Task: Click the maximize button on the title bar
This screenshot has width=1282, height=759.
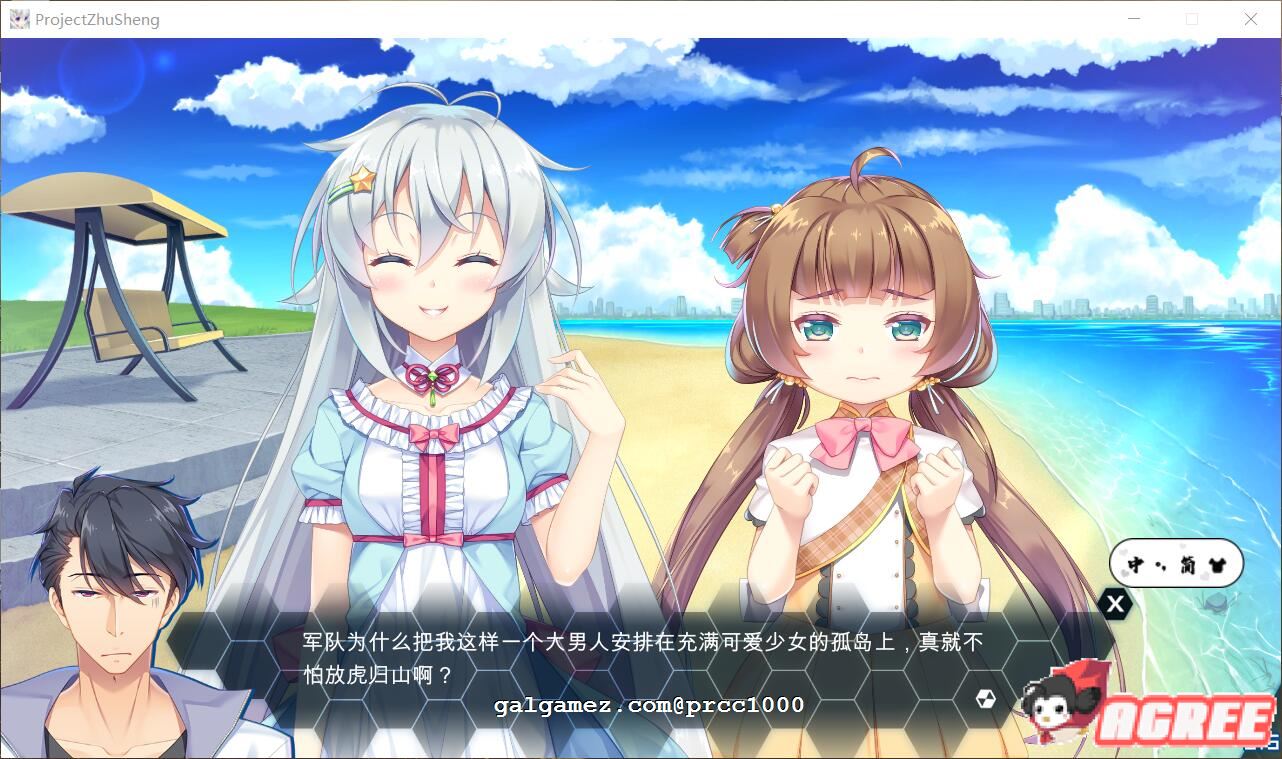Action: tap(1192, 18)
